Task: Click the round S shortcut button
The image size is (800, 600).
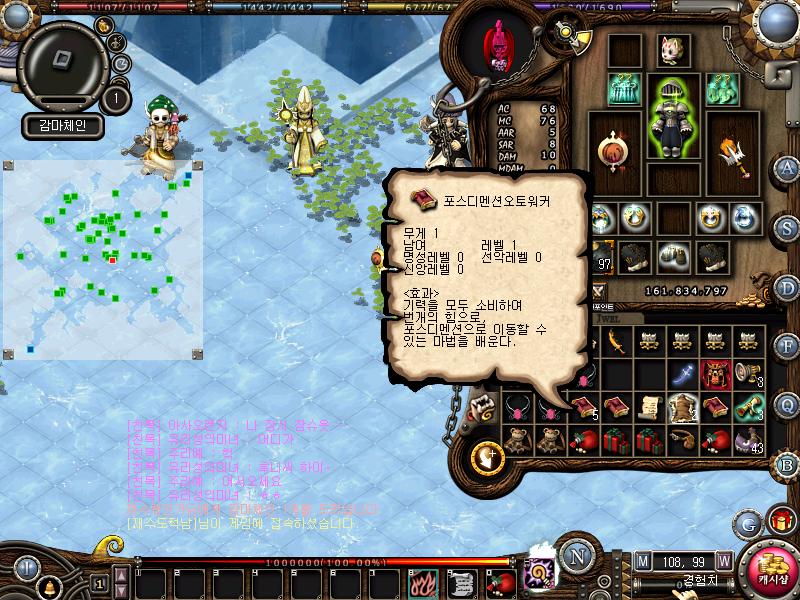Action: pos(787,225)
